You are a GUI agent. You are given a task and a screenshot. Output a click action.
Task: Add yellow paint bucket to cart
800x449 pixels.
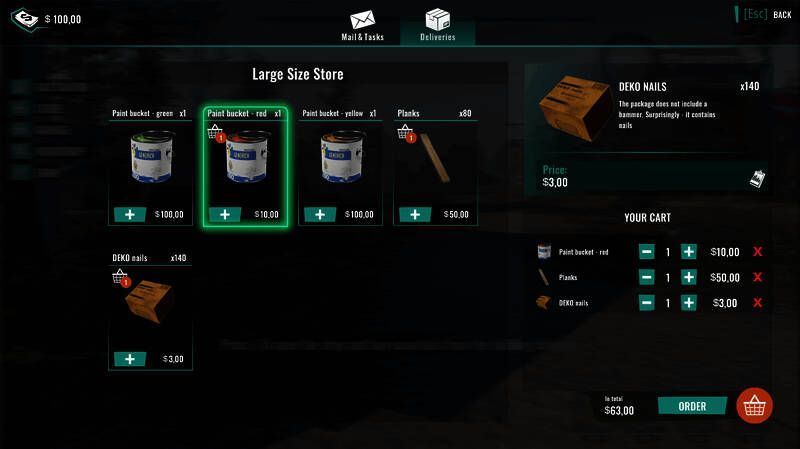320,214
